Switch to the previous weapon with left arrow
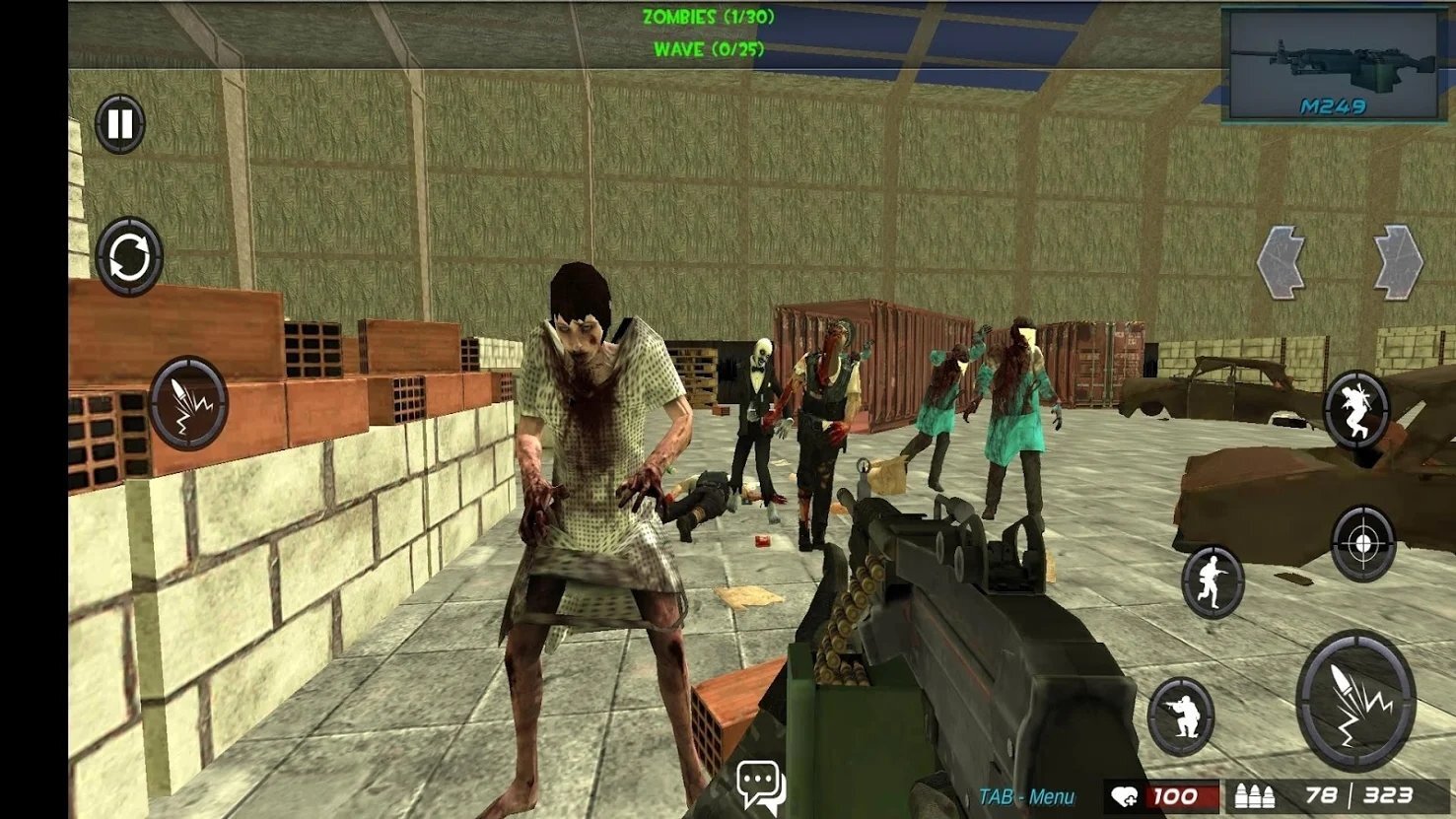 [1282, 262]
